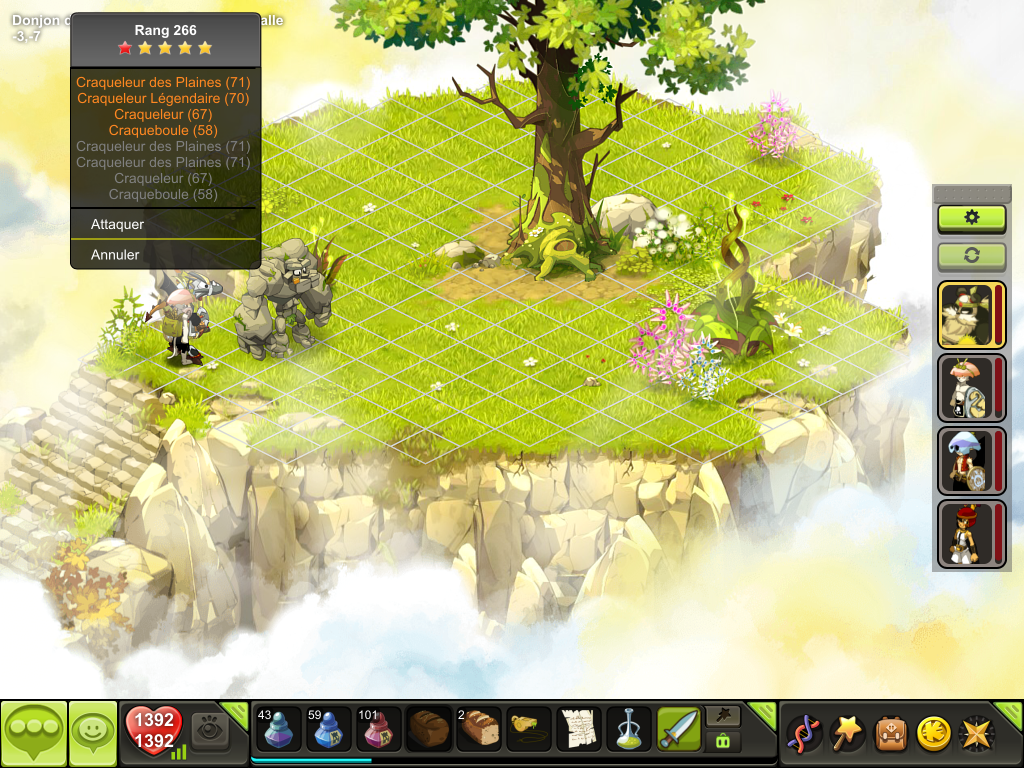Click the green refresh arrows button
Screen dimensions: 1024x768
(x=971, y=255)
